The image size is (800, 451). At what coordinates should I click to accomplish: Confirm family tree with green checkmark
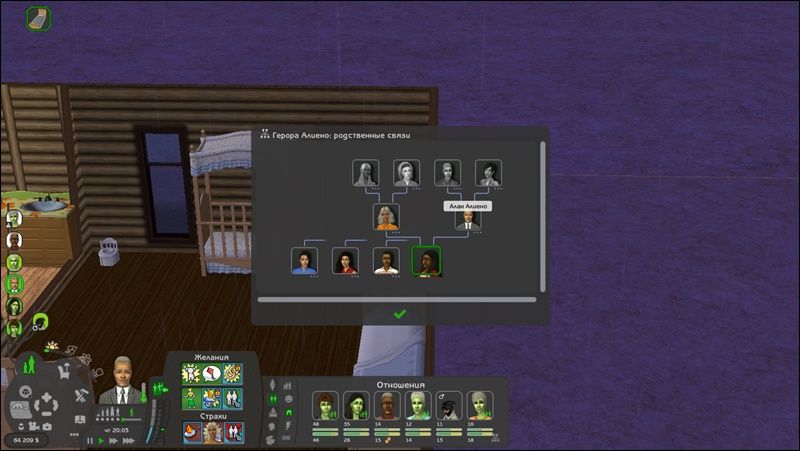(400, 314)
